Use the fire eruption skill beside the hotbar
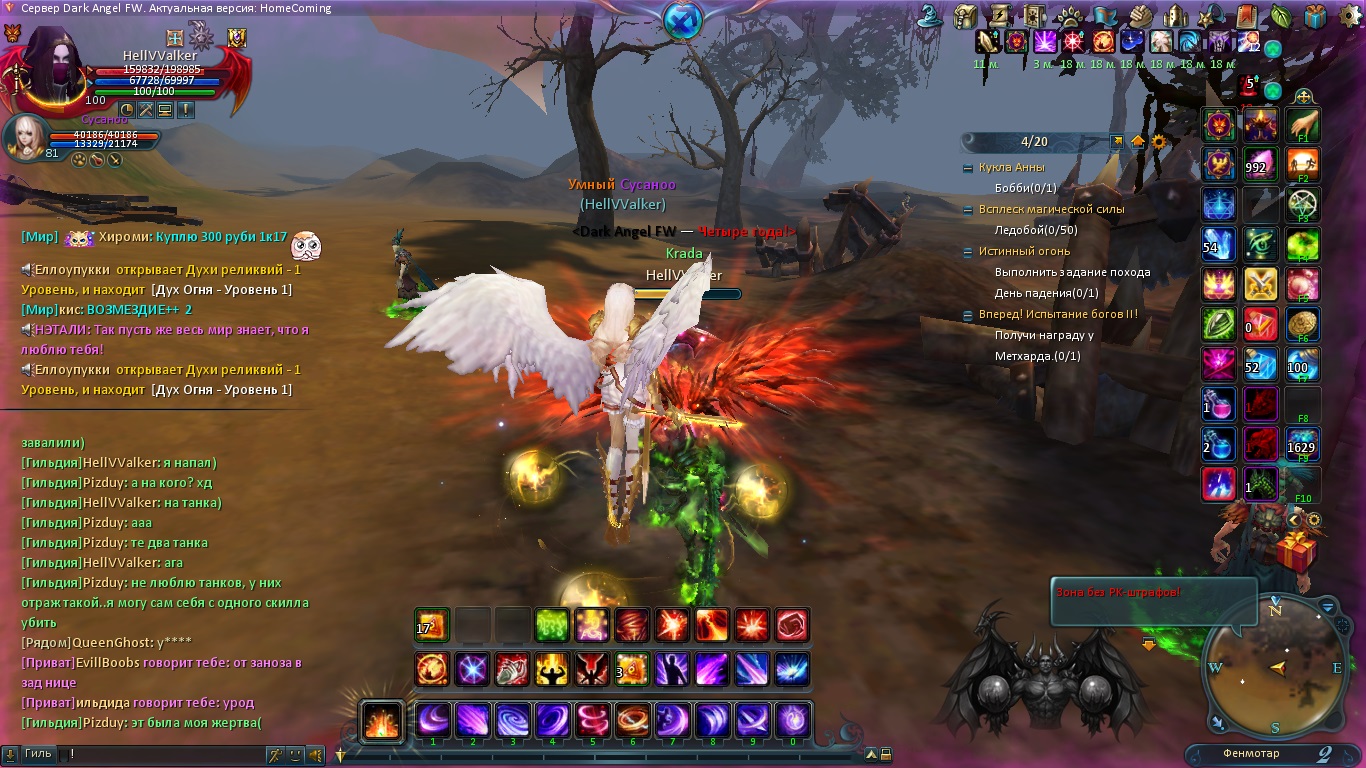Viewport: 1366px width, 768px height. [x=382, y=720]
